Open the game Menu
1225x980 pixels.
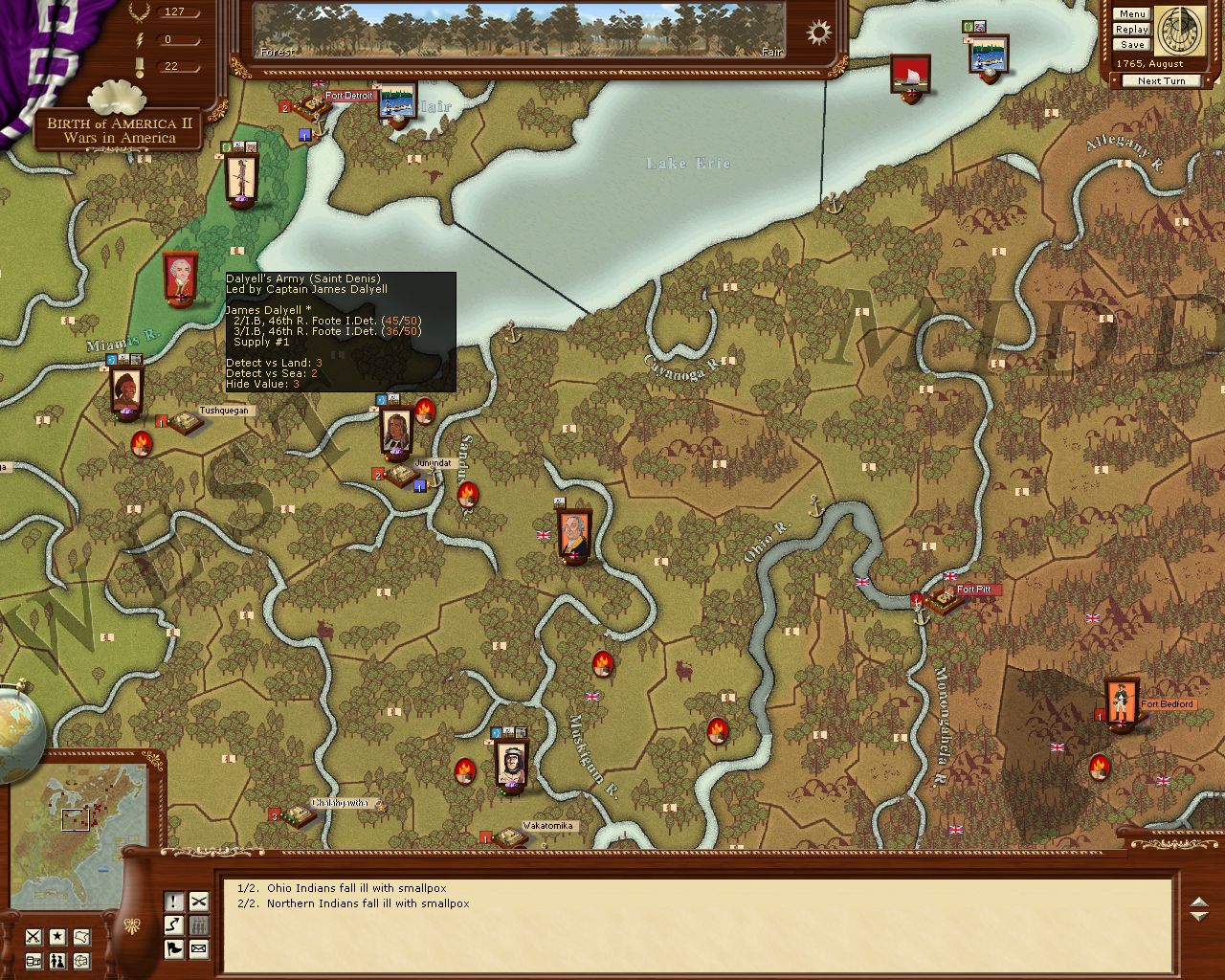click(x=1131, y=14)
